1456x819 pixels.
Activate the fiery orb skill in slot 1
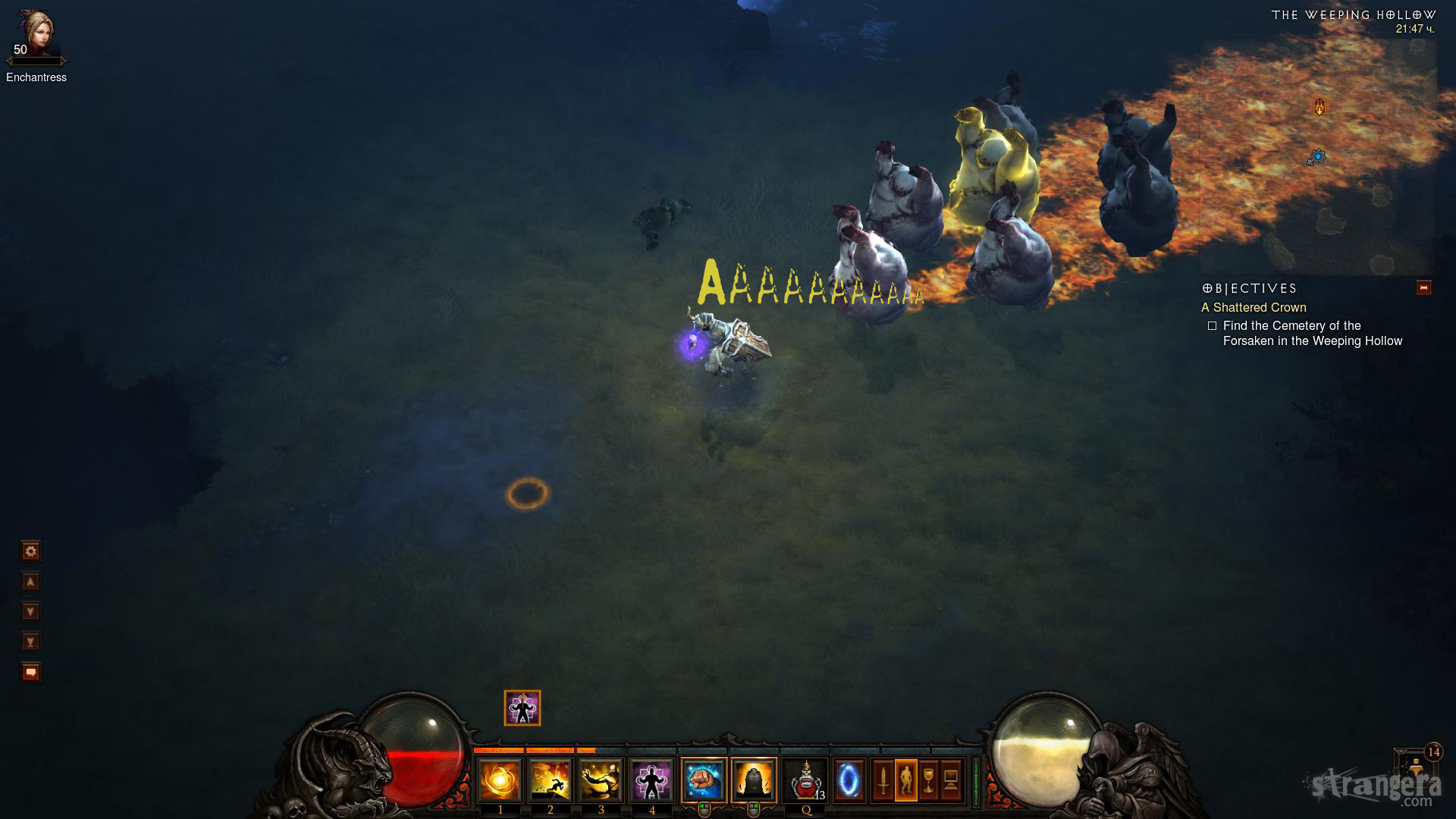(500, 780)
